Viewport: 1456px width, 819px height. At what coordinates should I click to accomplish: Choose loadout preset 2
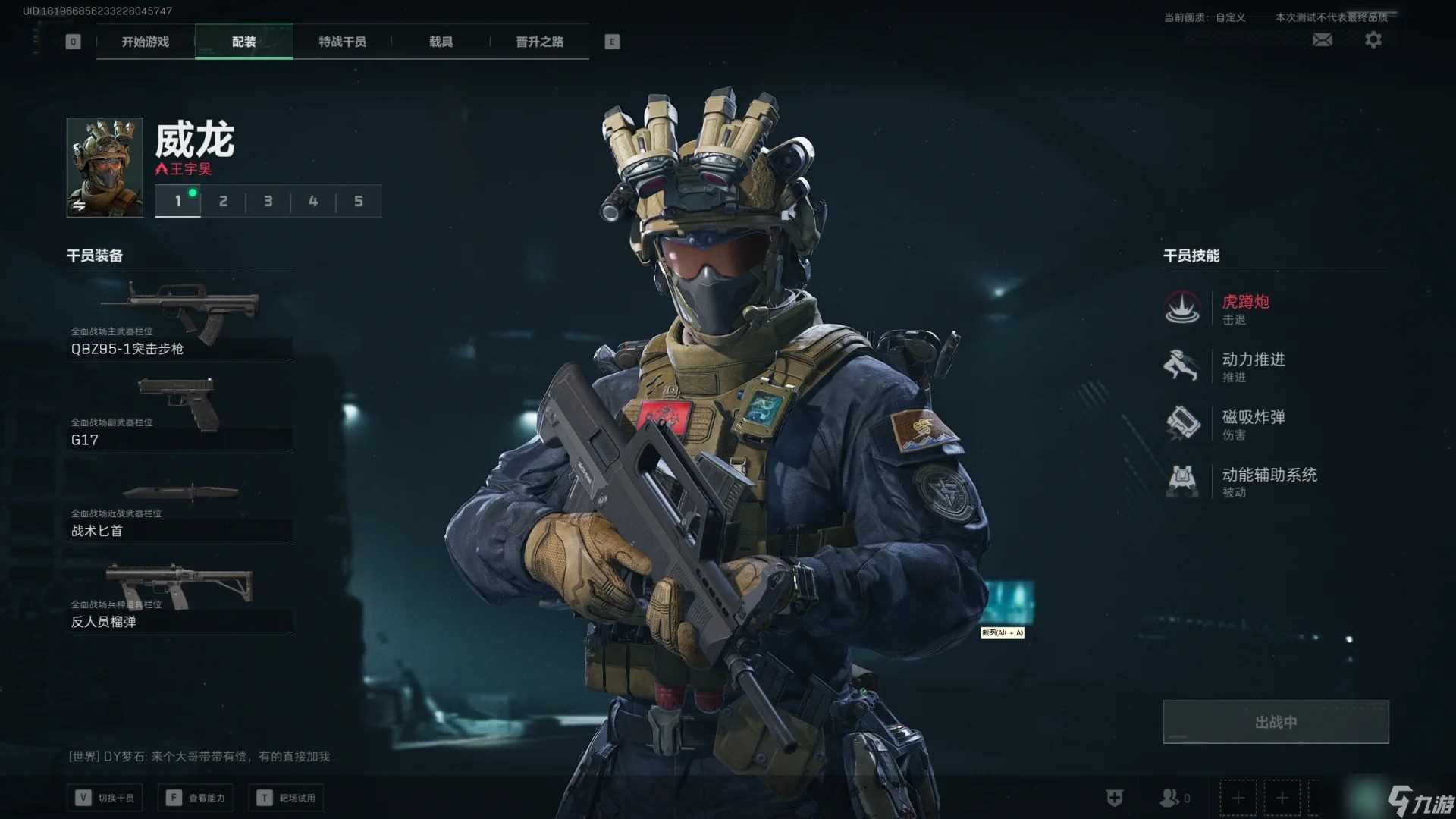223,201
